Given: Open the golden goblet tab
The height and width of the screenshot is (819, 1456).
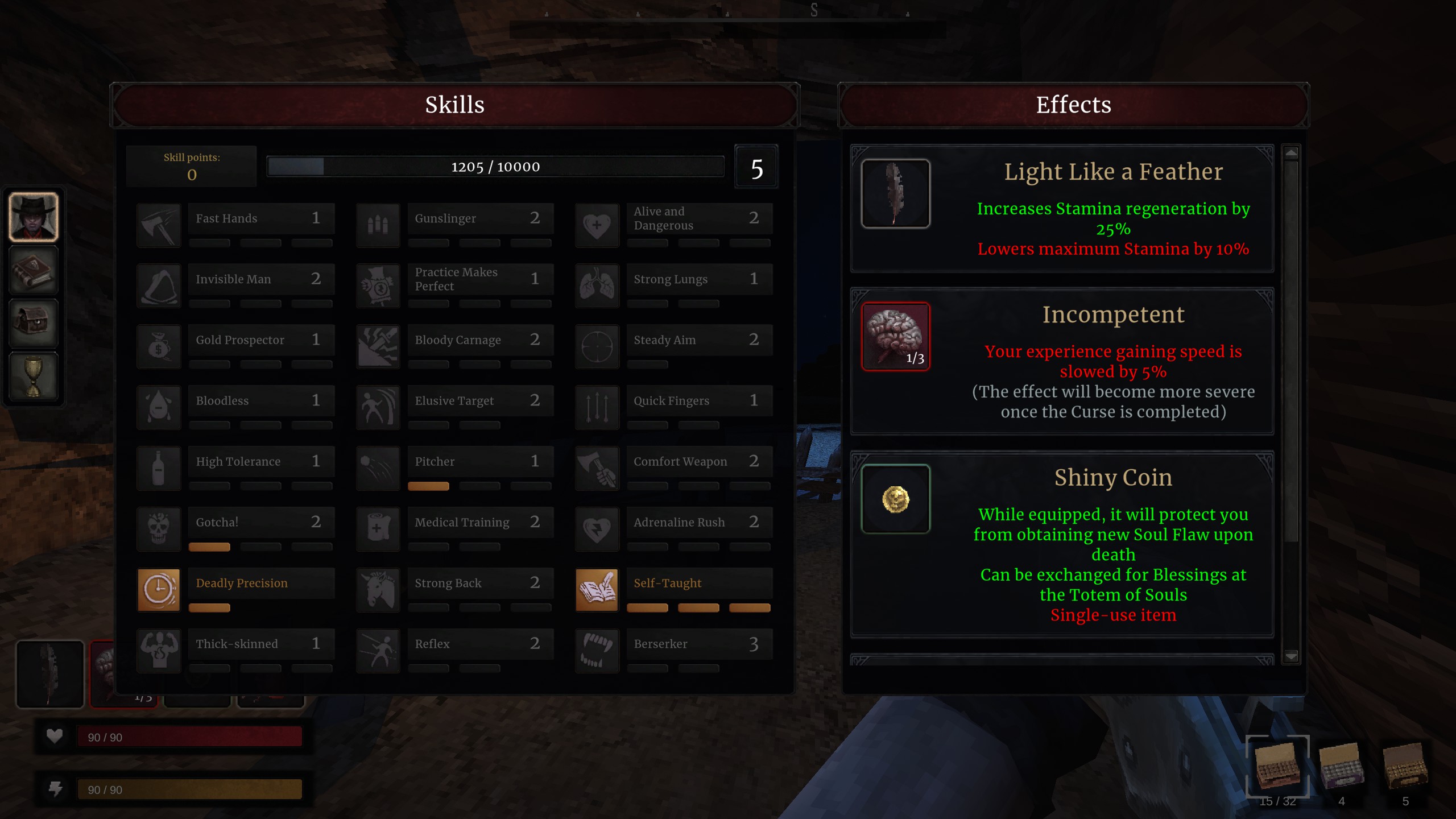Looking at the screenshot, I should [x=34, y=376].
